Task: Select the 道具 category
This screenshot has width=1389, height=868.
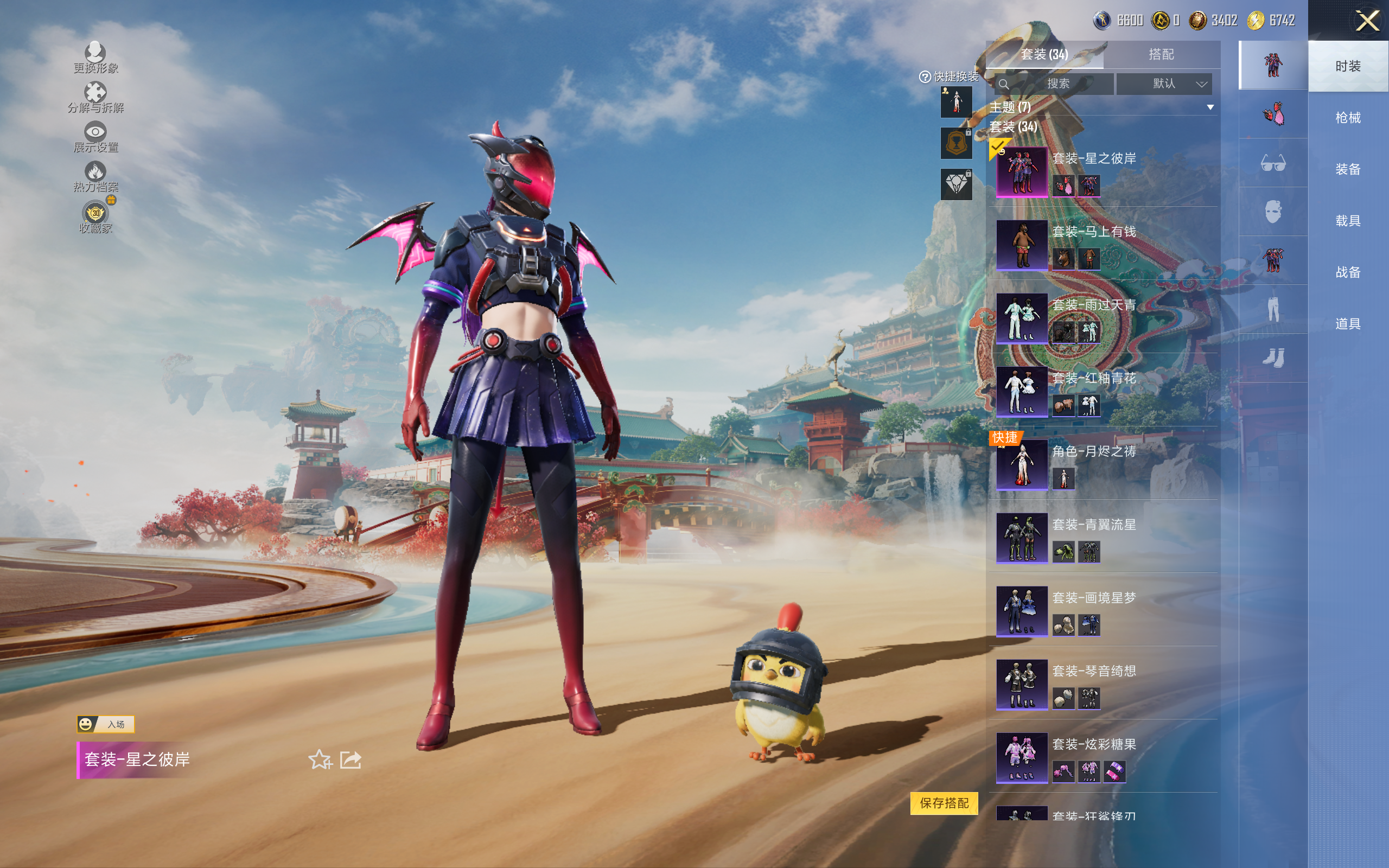Action: tap(1347, 324)
